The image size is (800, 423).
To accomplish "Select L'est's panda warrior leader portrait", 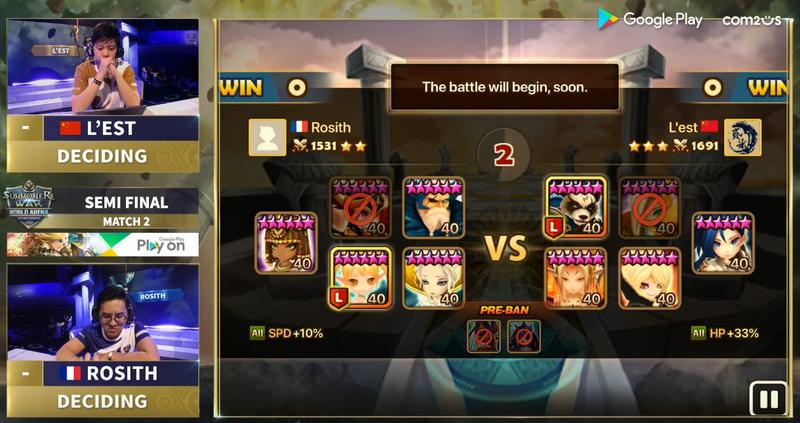I will coord(575,208).
